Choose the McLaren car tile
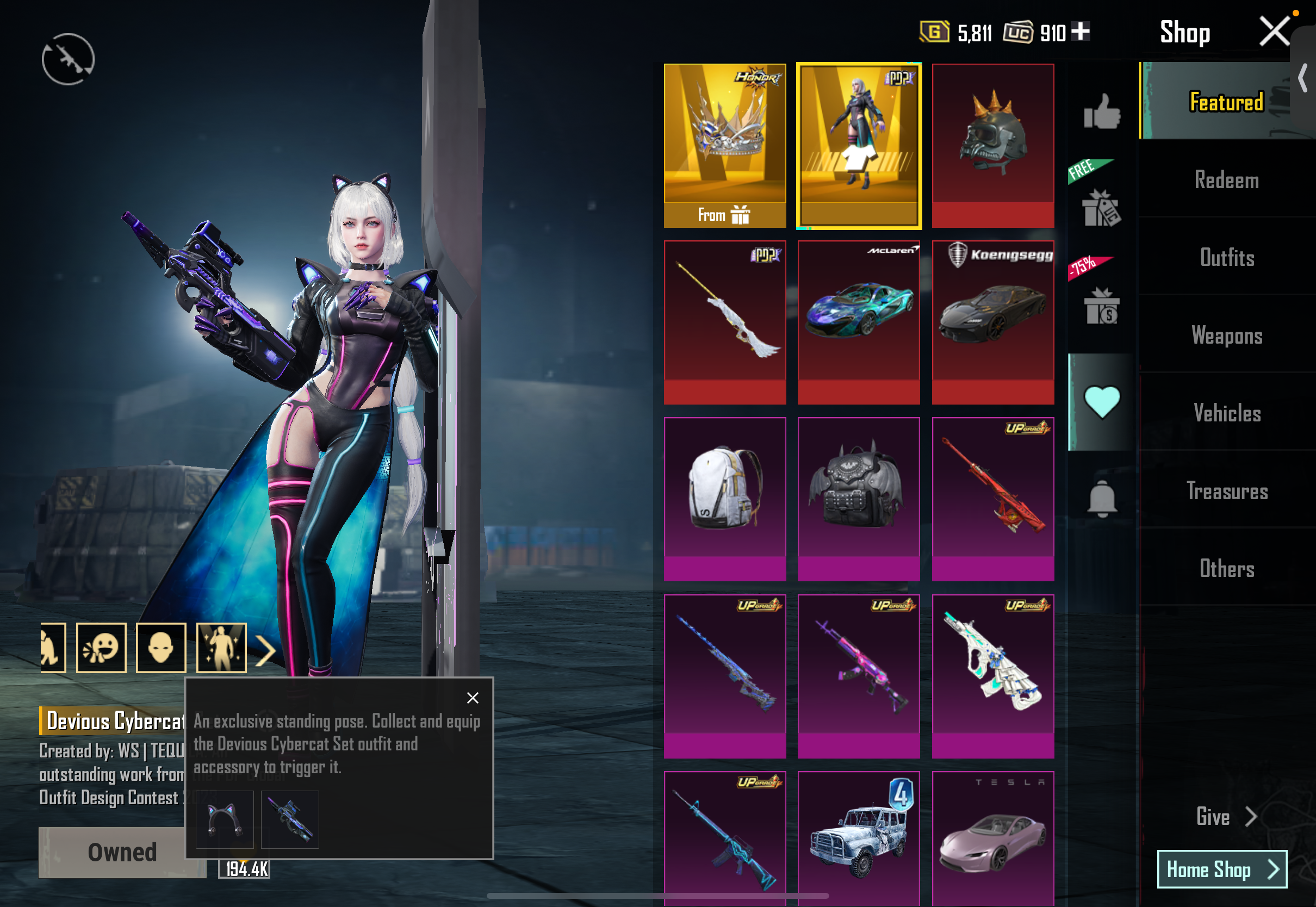Viewport: 1316px width, 907px height. coord(859,322)
